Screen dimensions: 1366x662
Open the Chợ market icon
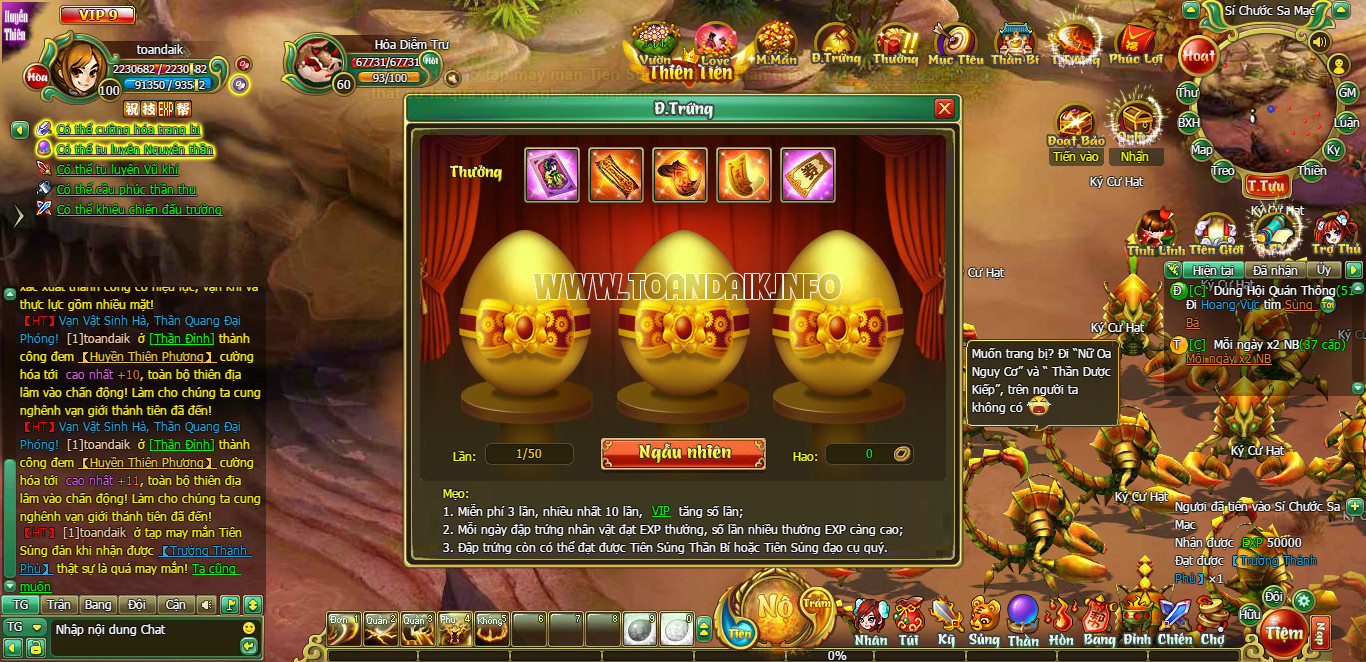1212,620
